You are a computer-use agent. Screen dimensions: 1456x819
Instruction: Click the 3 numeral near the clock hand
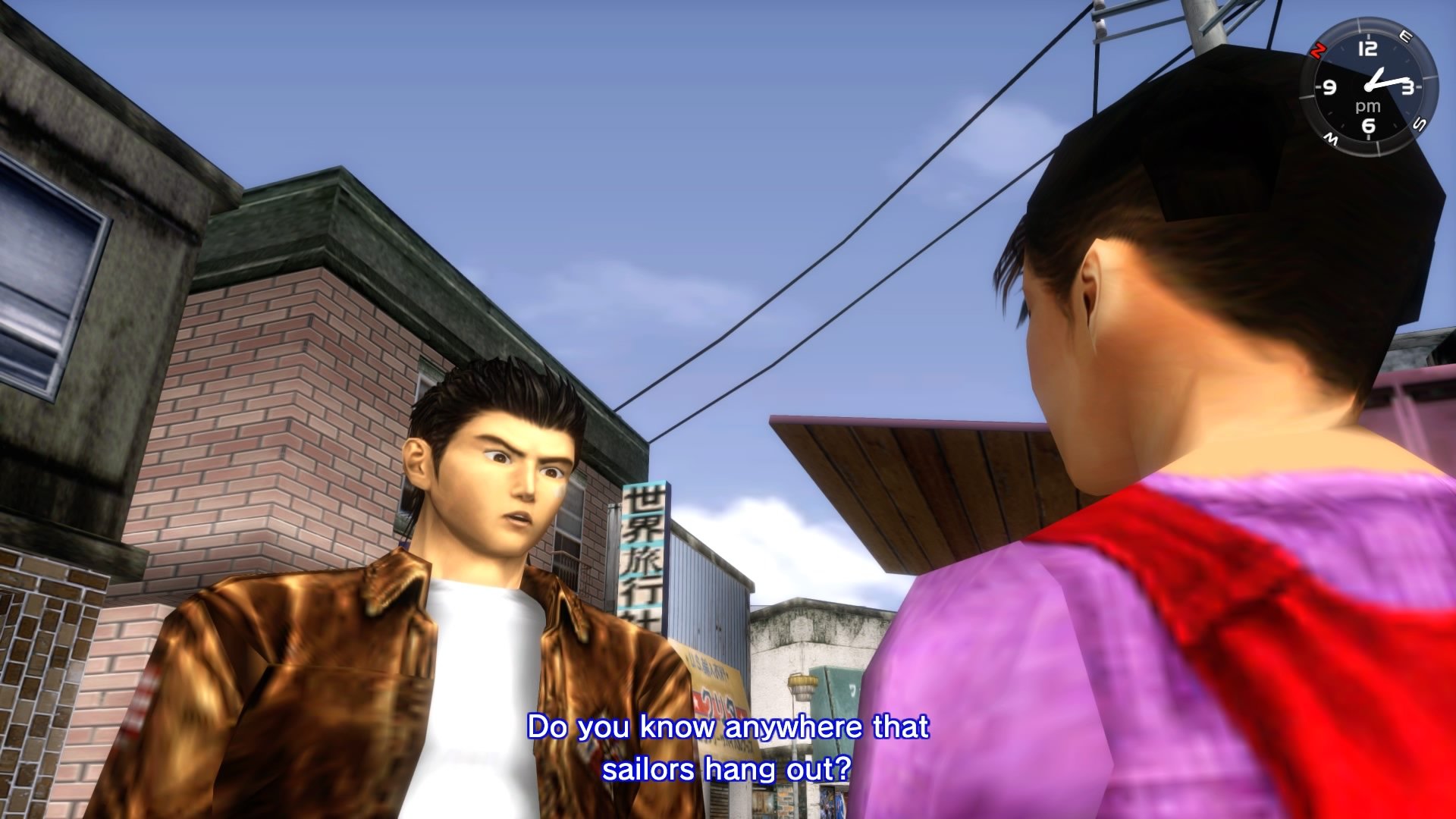[1410, 86]
